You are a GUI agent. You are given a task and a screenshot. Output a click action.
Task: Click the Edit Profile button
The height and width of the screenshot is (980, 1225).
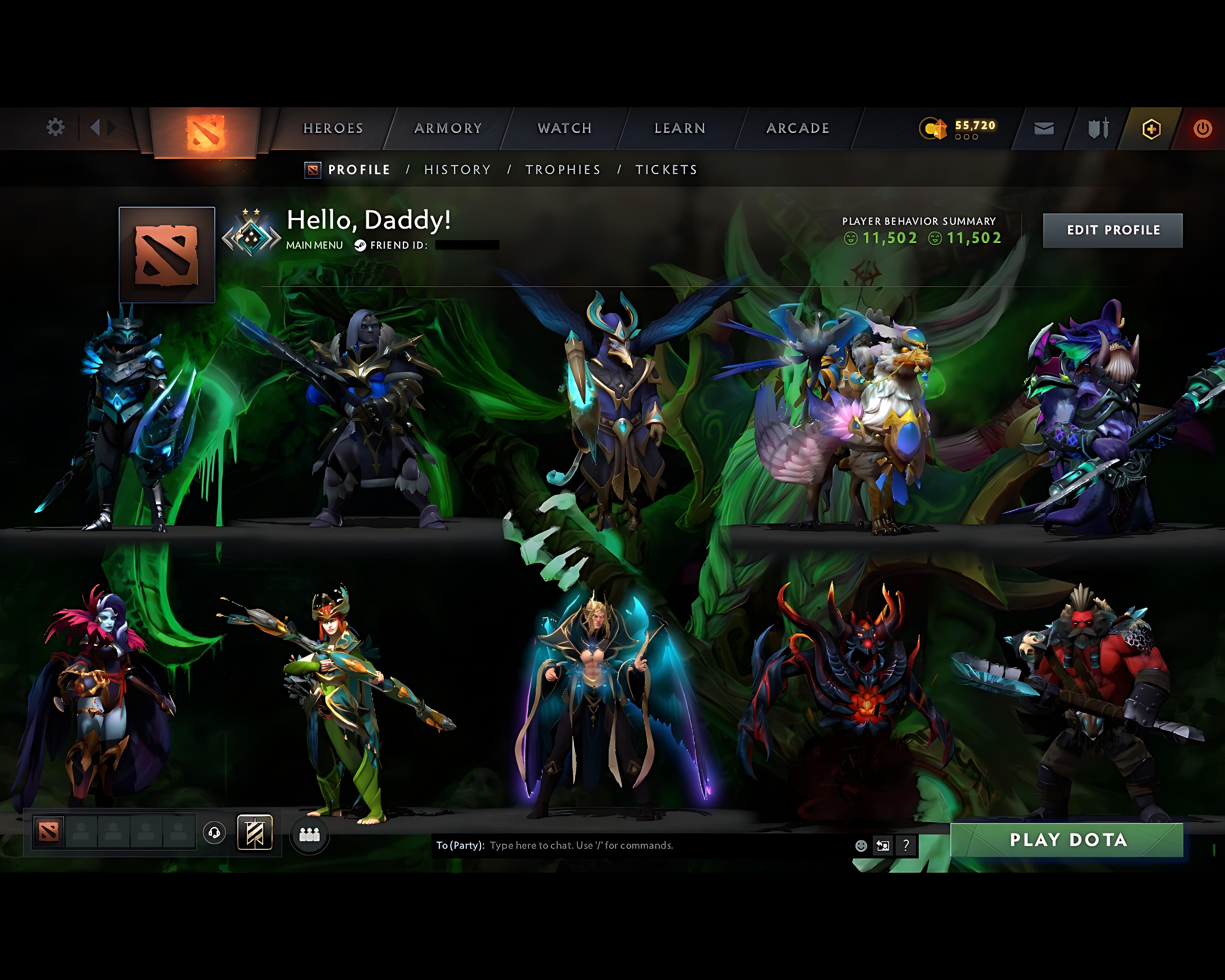[x=1113, y=230]
